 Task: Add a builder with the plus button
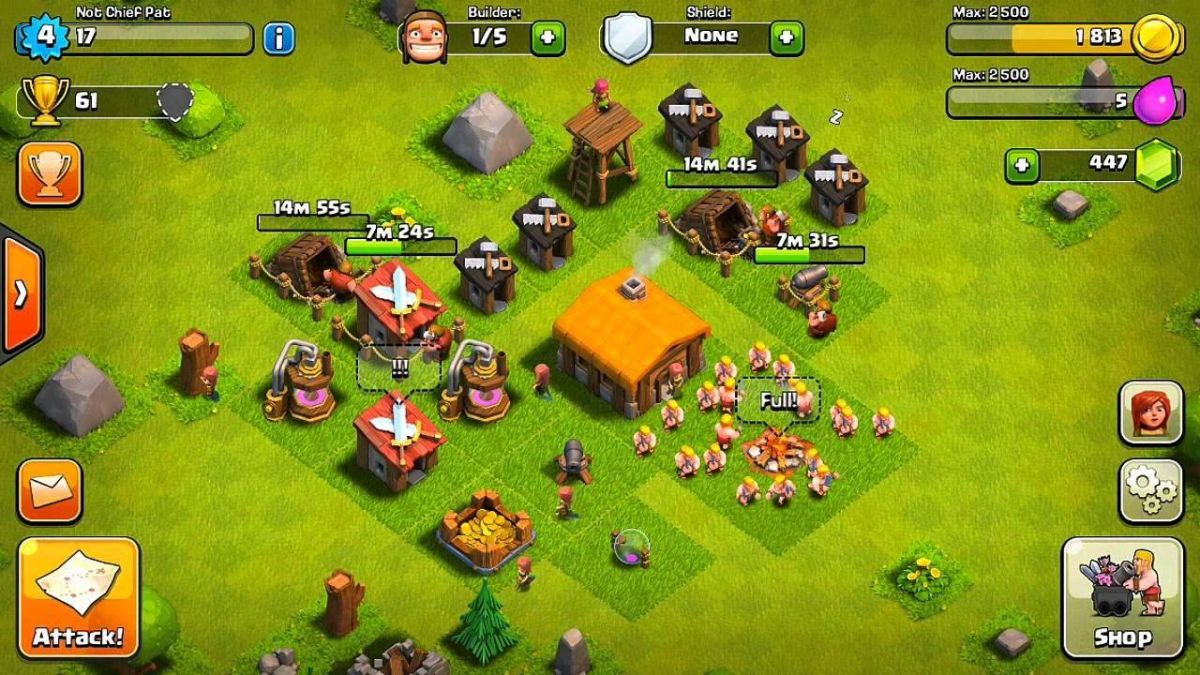547,38
